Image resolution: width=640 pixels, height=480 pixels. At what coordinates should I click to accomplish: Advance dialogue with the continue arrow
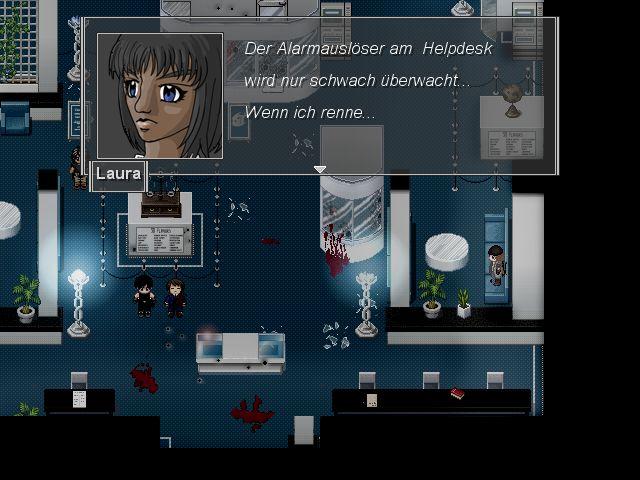320,170
